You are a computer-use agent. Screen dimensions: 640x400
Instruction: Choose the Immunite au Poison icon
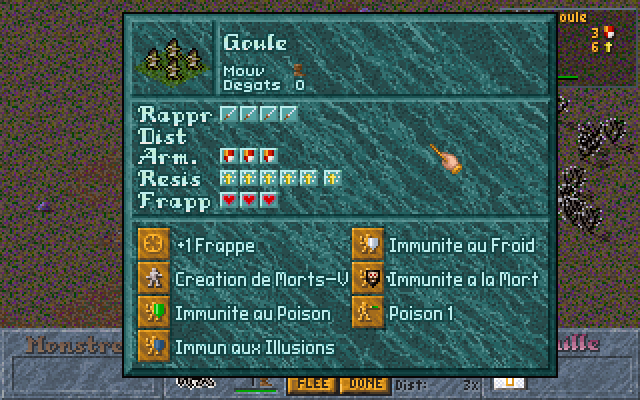153,313
